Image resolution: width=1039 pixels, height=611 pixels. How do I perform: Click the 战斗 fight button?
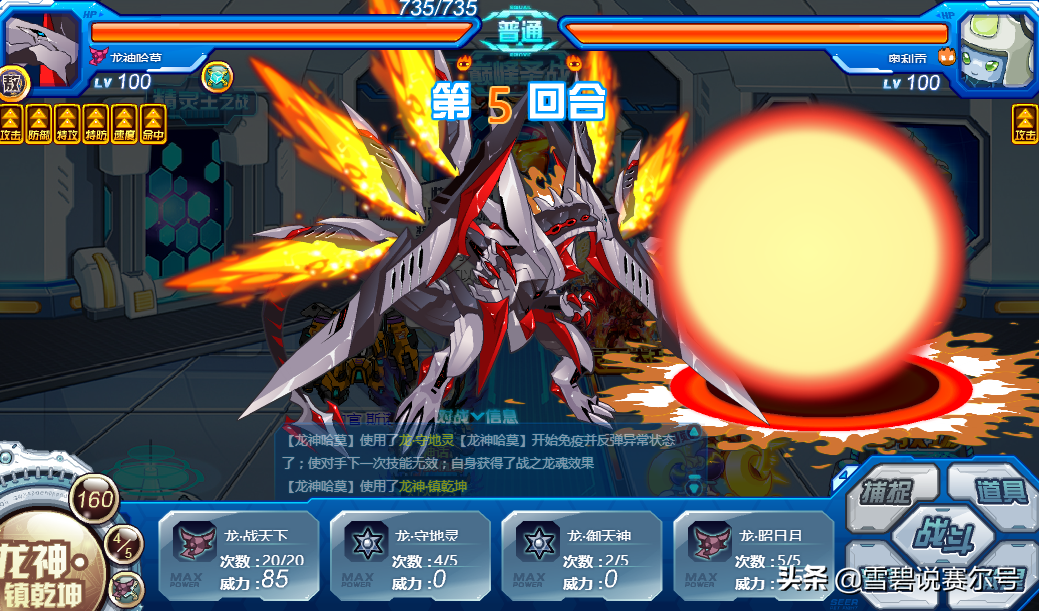pos(940,534)
